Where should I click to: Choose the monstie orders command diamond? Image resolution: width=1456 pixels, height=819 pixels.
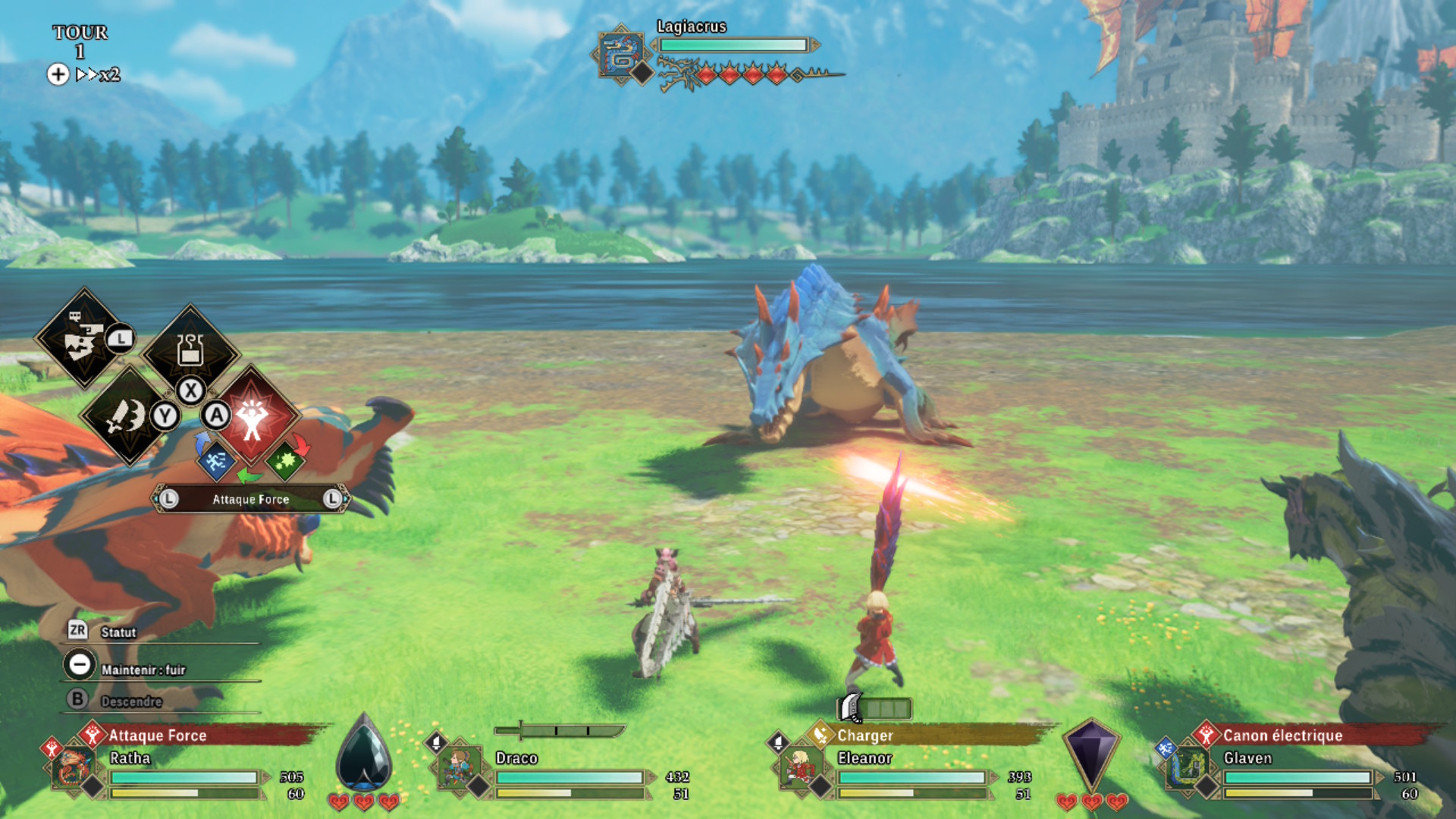coord(83,338)
